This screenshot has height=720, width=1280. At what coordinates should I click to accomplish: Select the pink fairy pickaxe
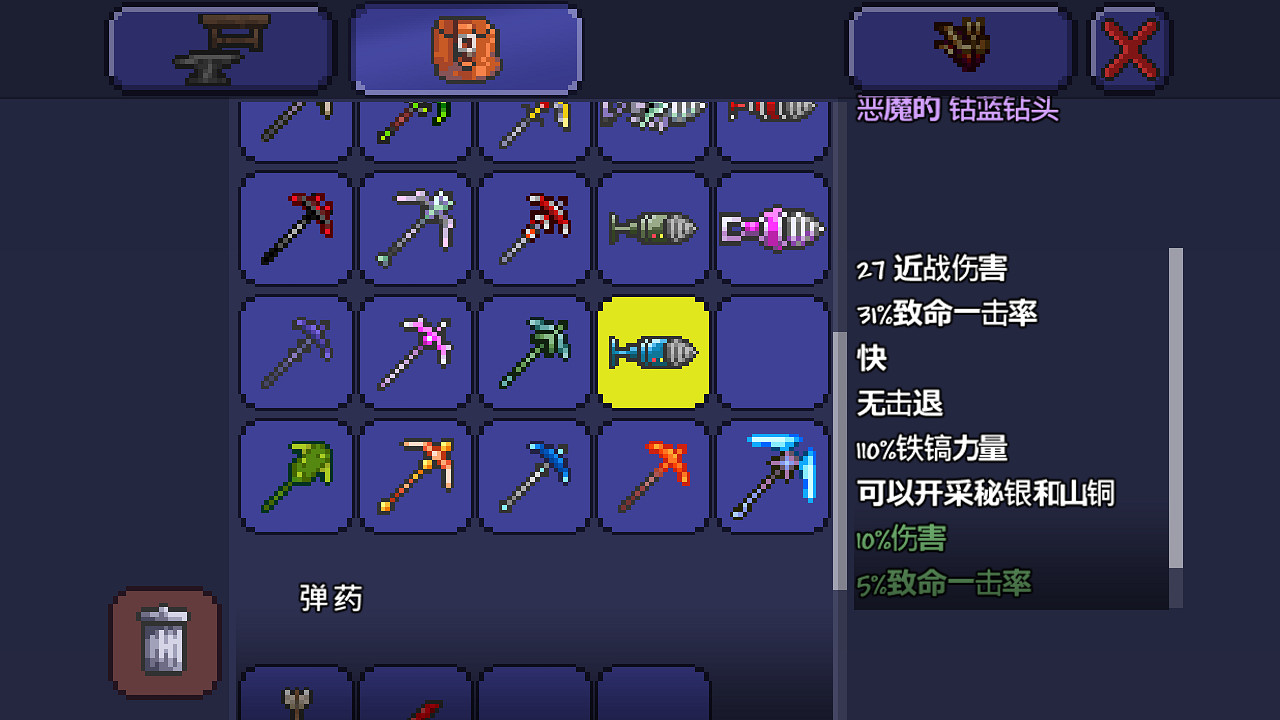pos(414,353)
